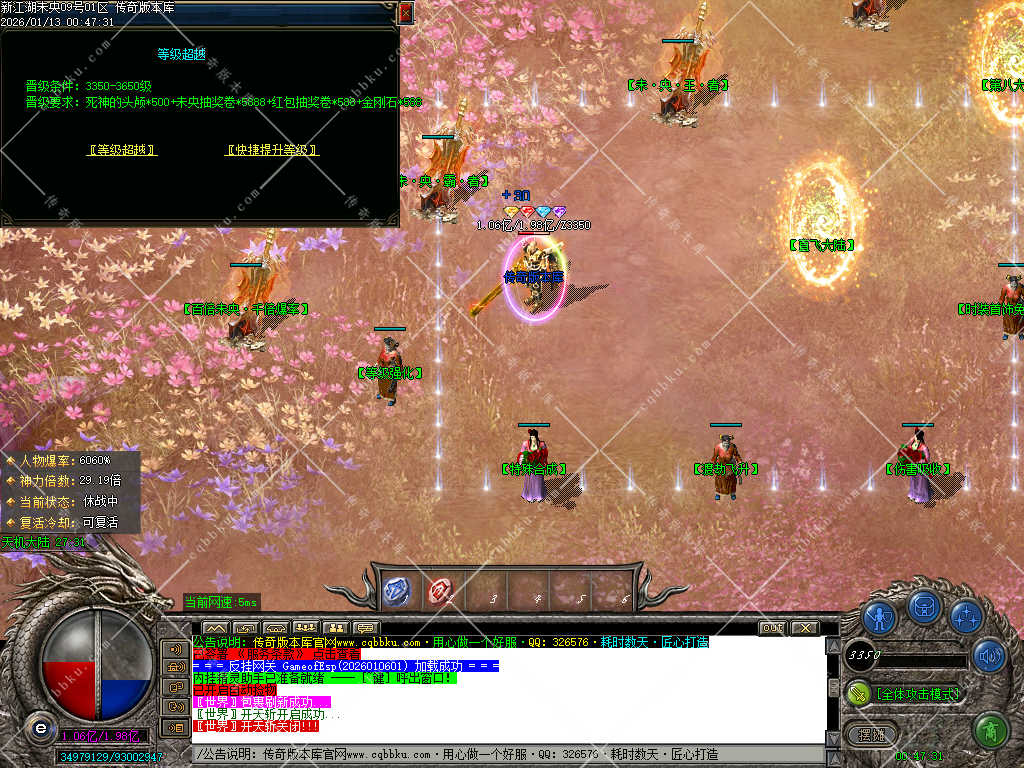1024x768 pixels.
Task: Click the chat message input line
Action: 500,754
